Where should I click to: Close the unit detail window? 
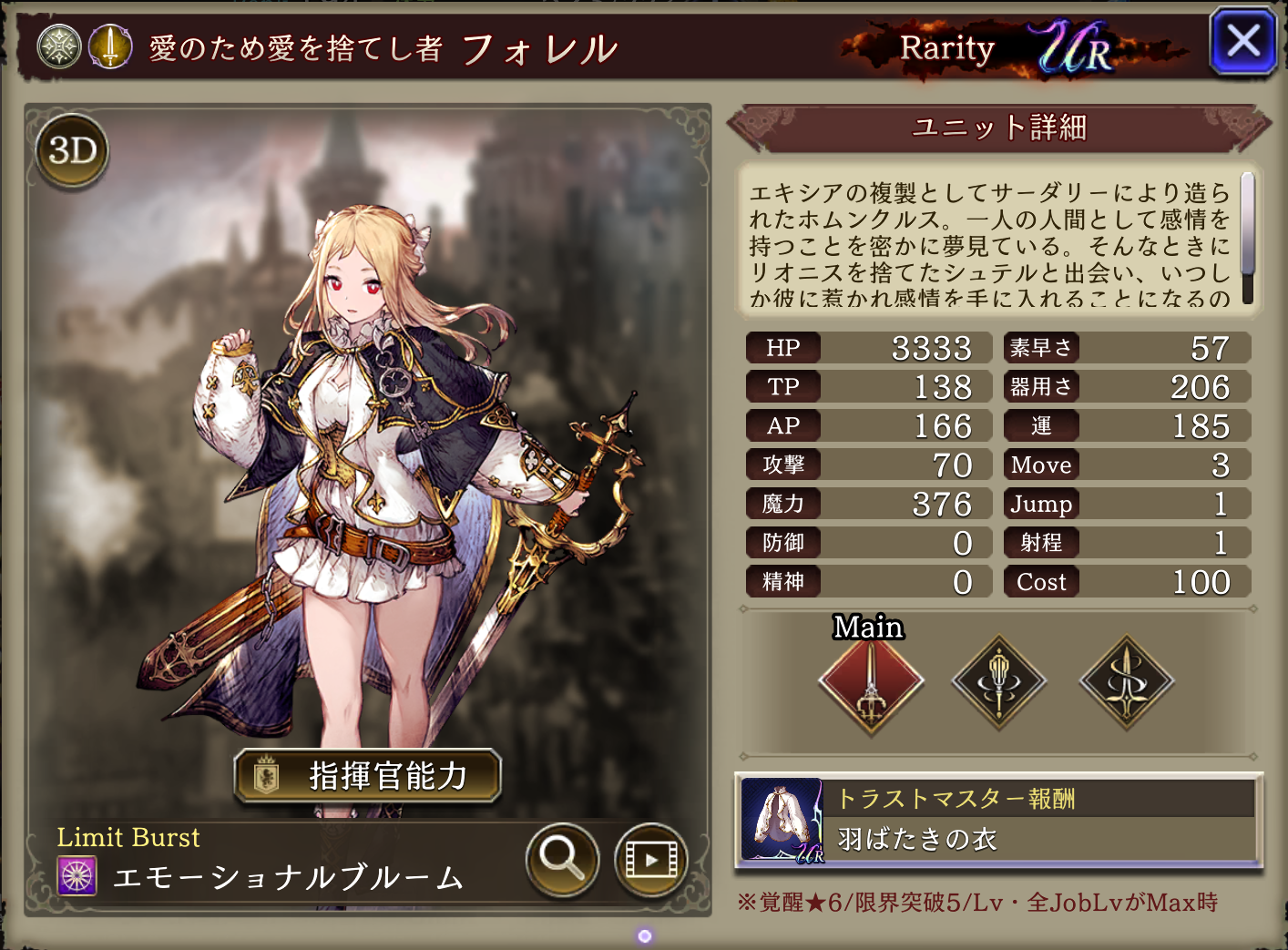click(1242, 42)
